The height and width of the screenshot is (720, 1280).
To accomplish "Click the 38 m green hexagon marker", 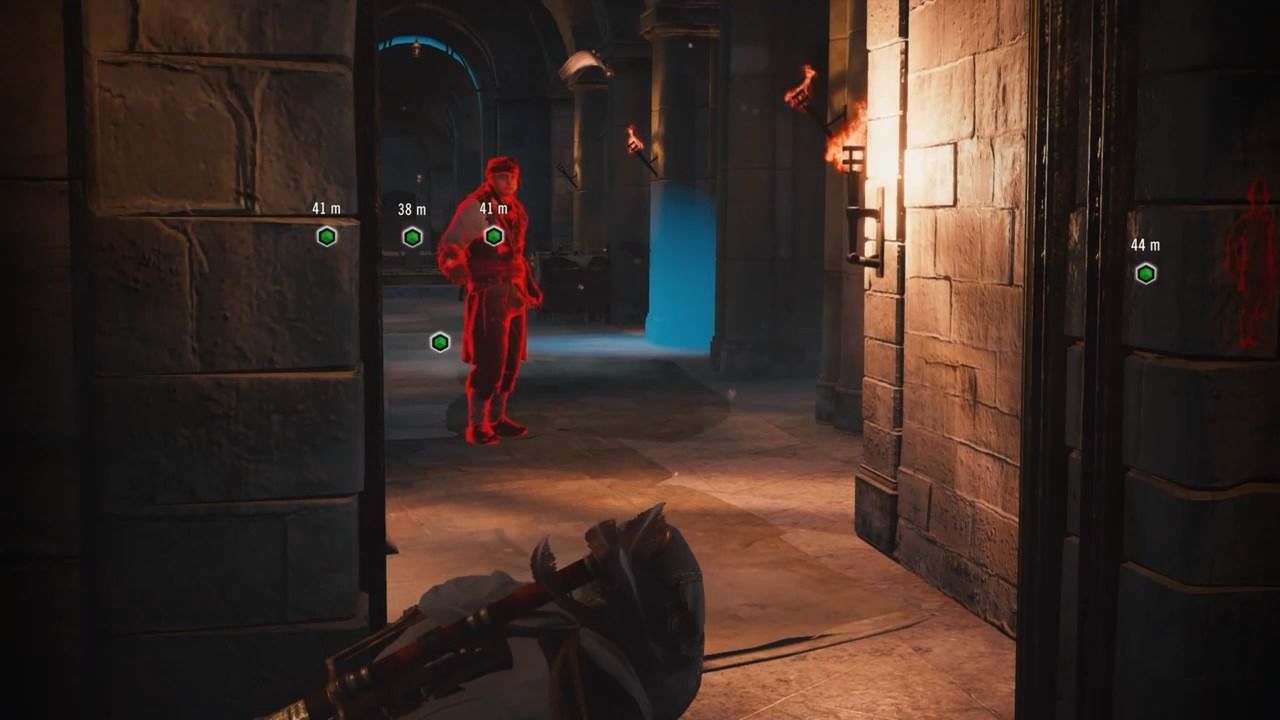I will point(412,236).
